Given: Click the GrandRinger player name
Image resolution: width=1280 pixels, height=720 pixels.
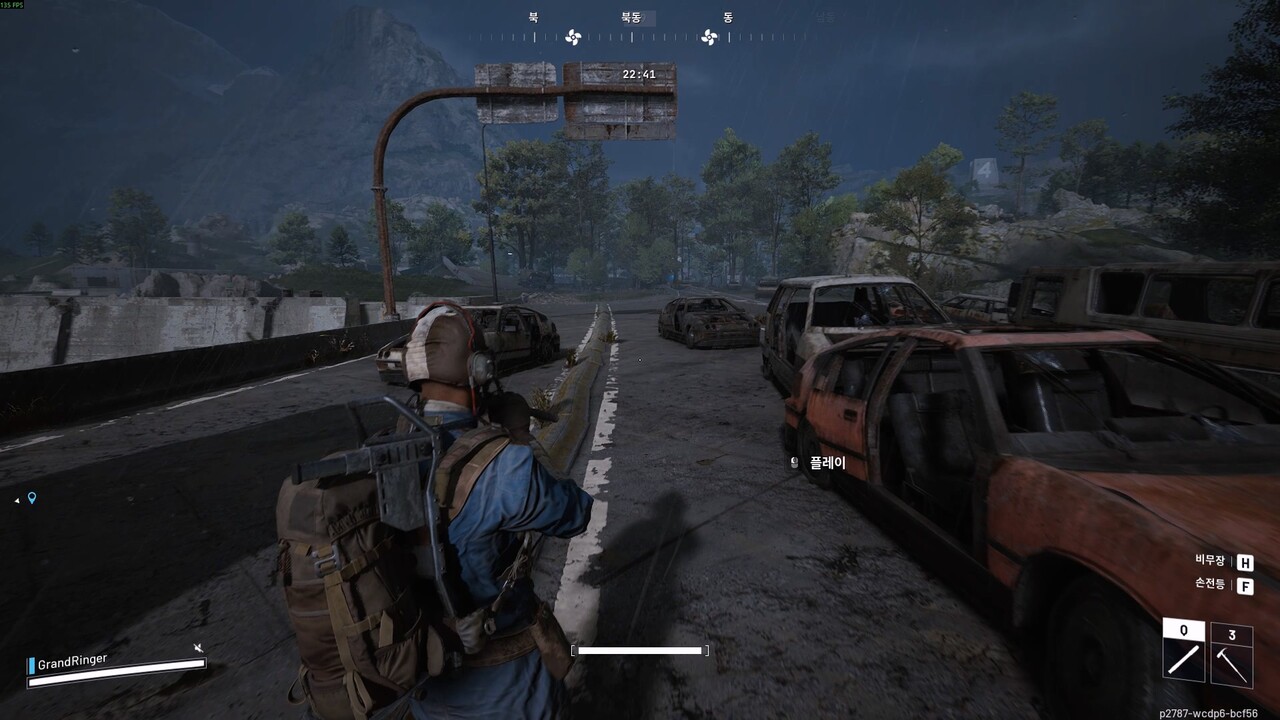Looking at the screenshot, I should click(72, 662).
